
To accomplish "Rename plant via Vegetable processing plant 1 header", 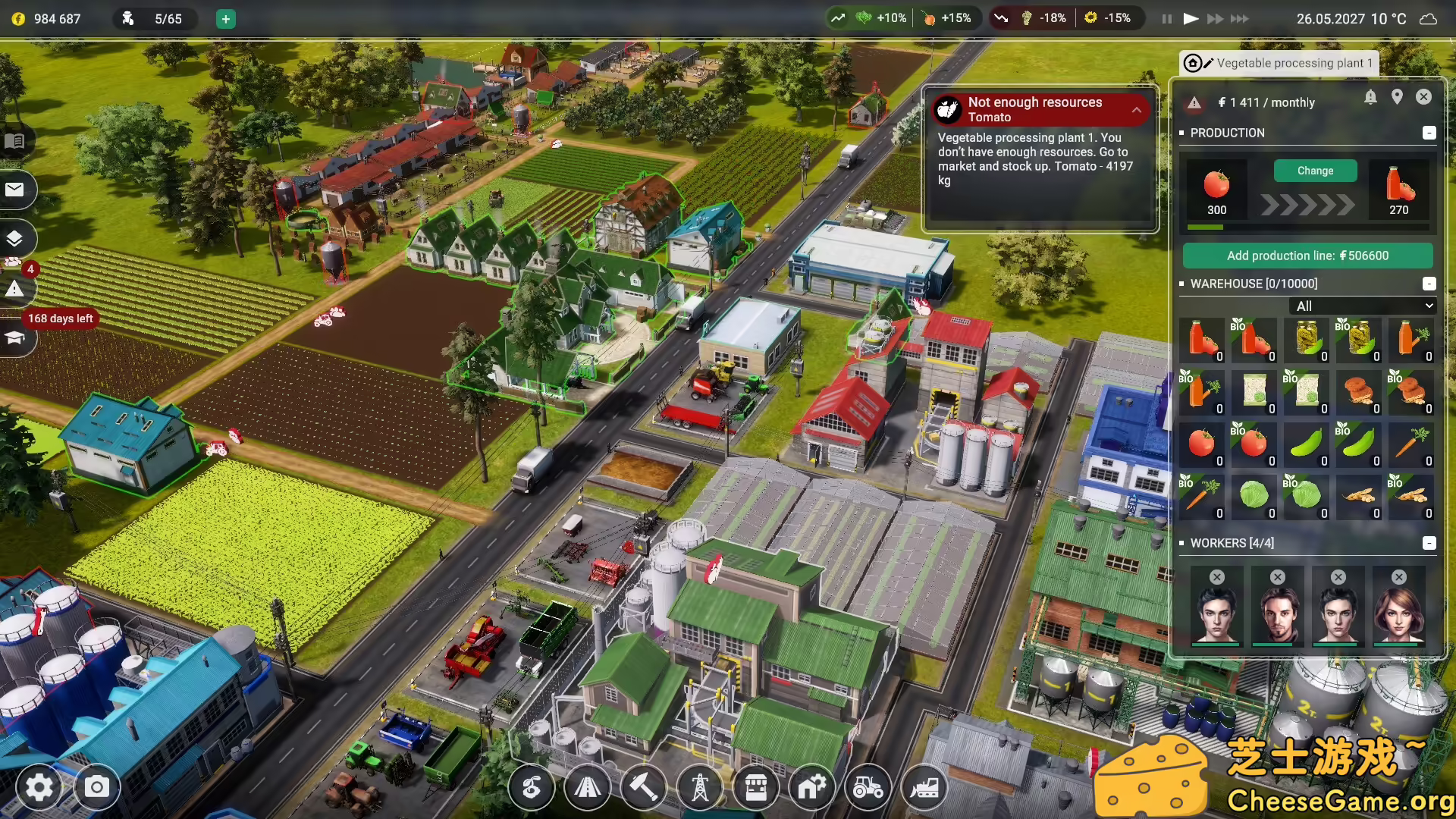I will [1289, 63].
